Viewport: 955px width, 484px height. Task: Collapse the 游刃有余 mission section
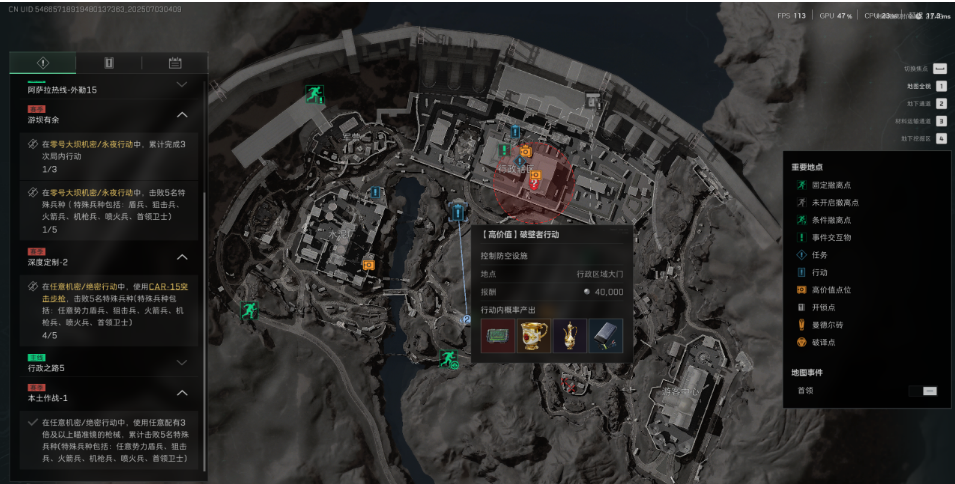[x=182, y=115]
